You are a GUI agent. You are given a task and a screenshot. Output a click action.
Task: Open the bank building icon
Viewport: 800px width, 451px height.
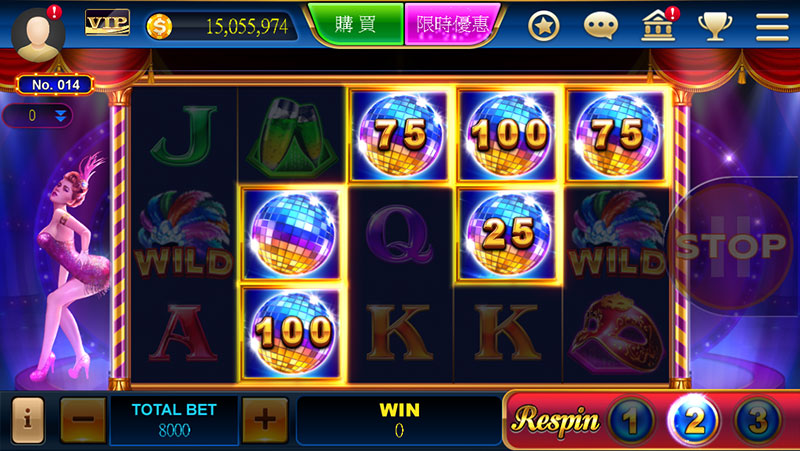[x=657, y=27]
